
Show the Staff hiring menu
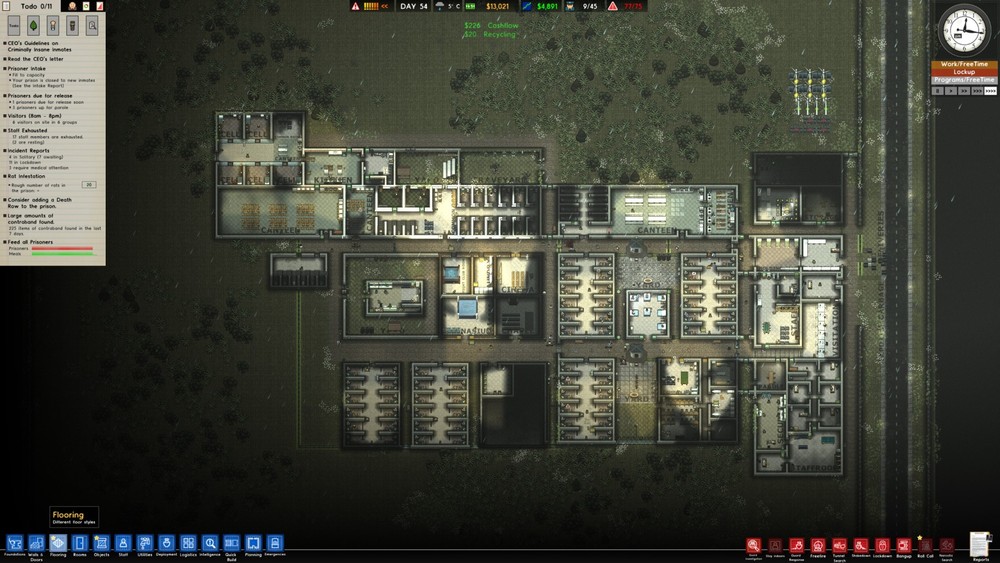123,543
